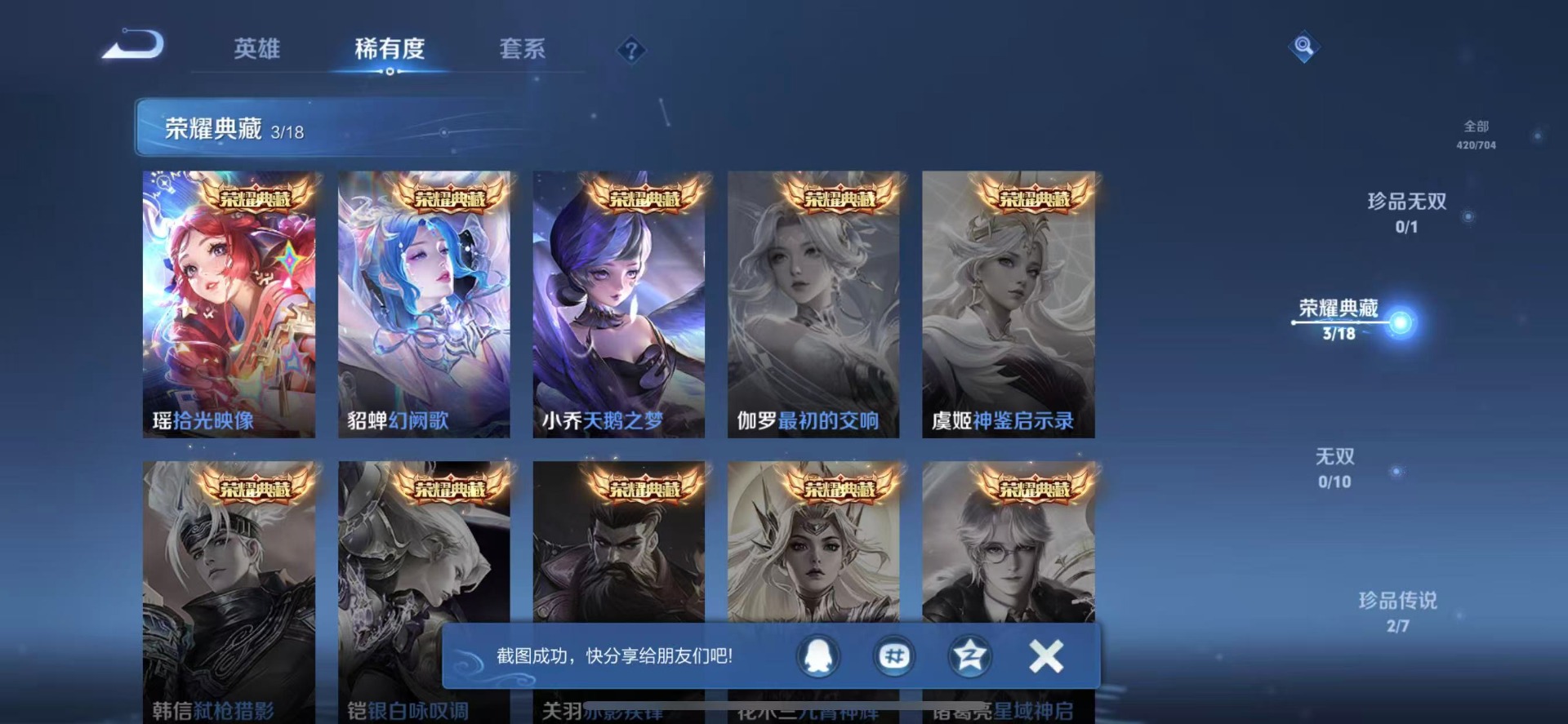Open the magnifier search icon
The height and width of the screenshot is (724, 1568).
click(1303, 47)
